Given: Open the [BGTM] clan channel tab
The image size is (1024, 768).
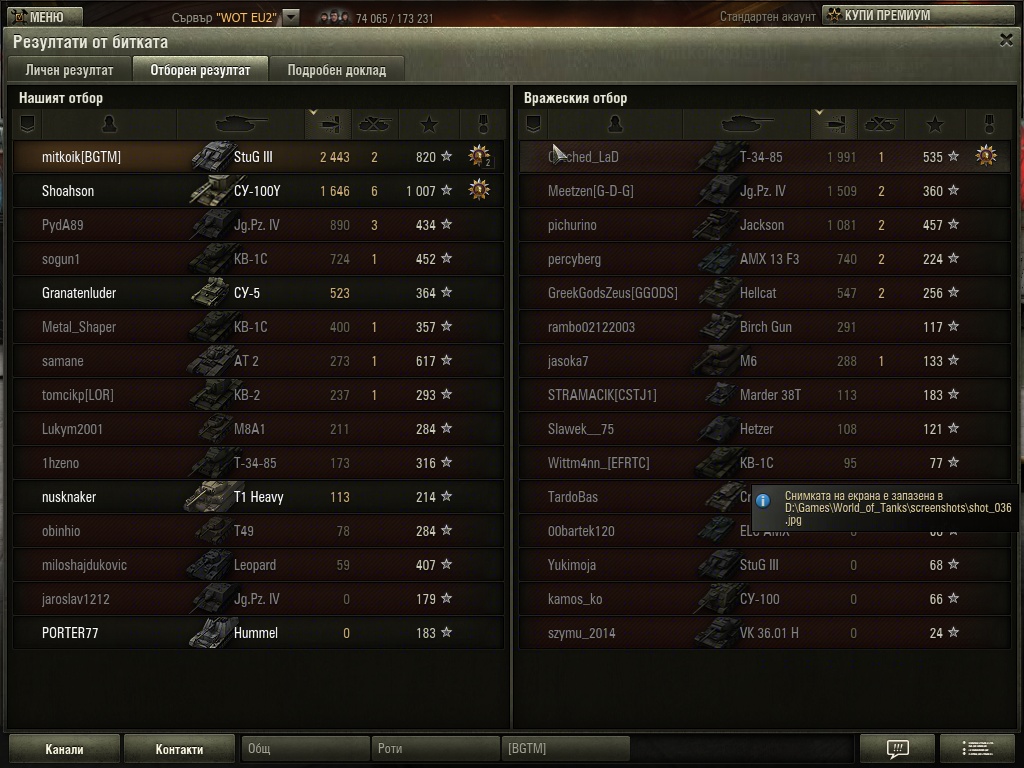Looking at the screenshot, I should coord(565,749).
